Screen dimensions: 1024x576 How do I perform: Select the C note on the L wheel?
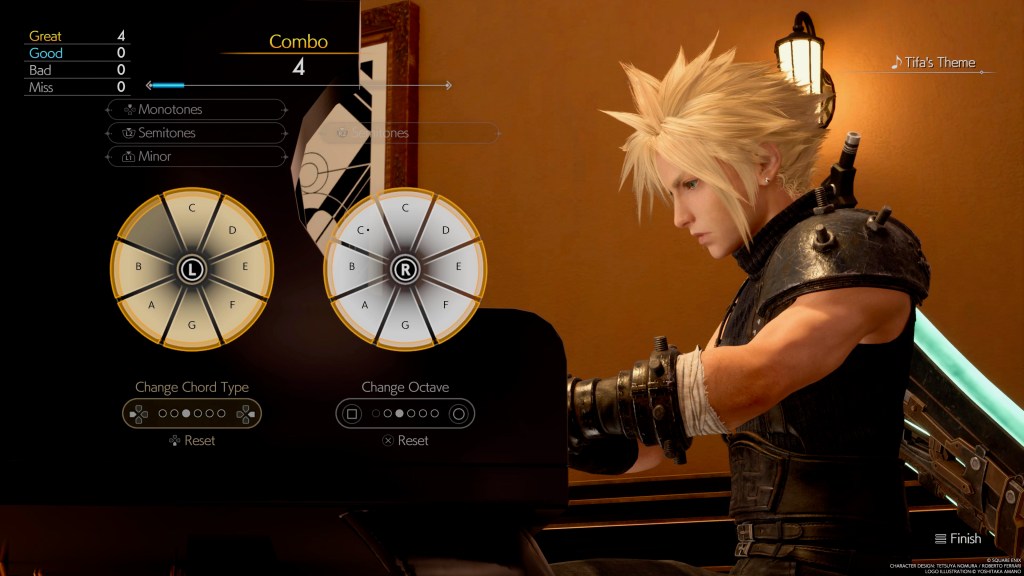click(191, 209)
